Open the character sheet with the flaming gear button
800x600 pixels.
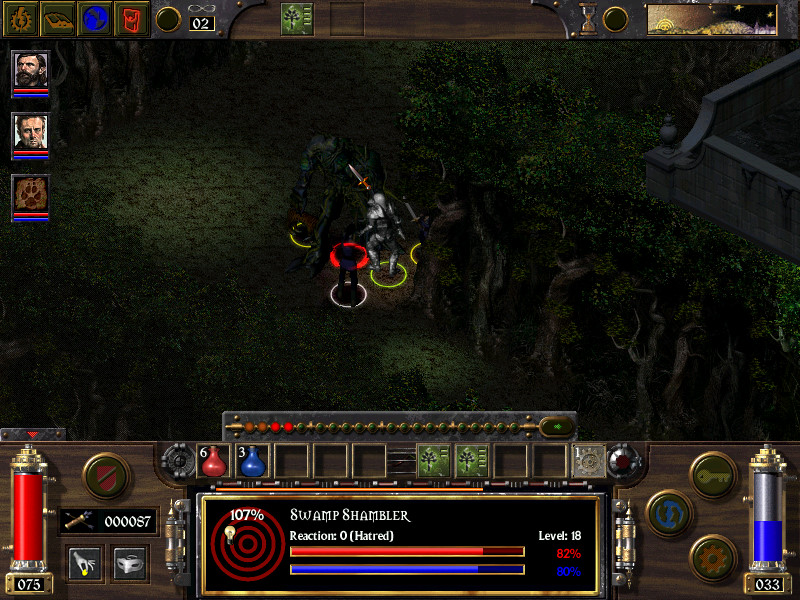[20, 18]
